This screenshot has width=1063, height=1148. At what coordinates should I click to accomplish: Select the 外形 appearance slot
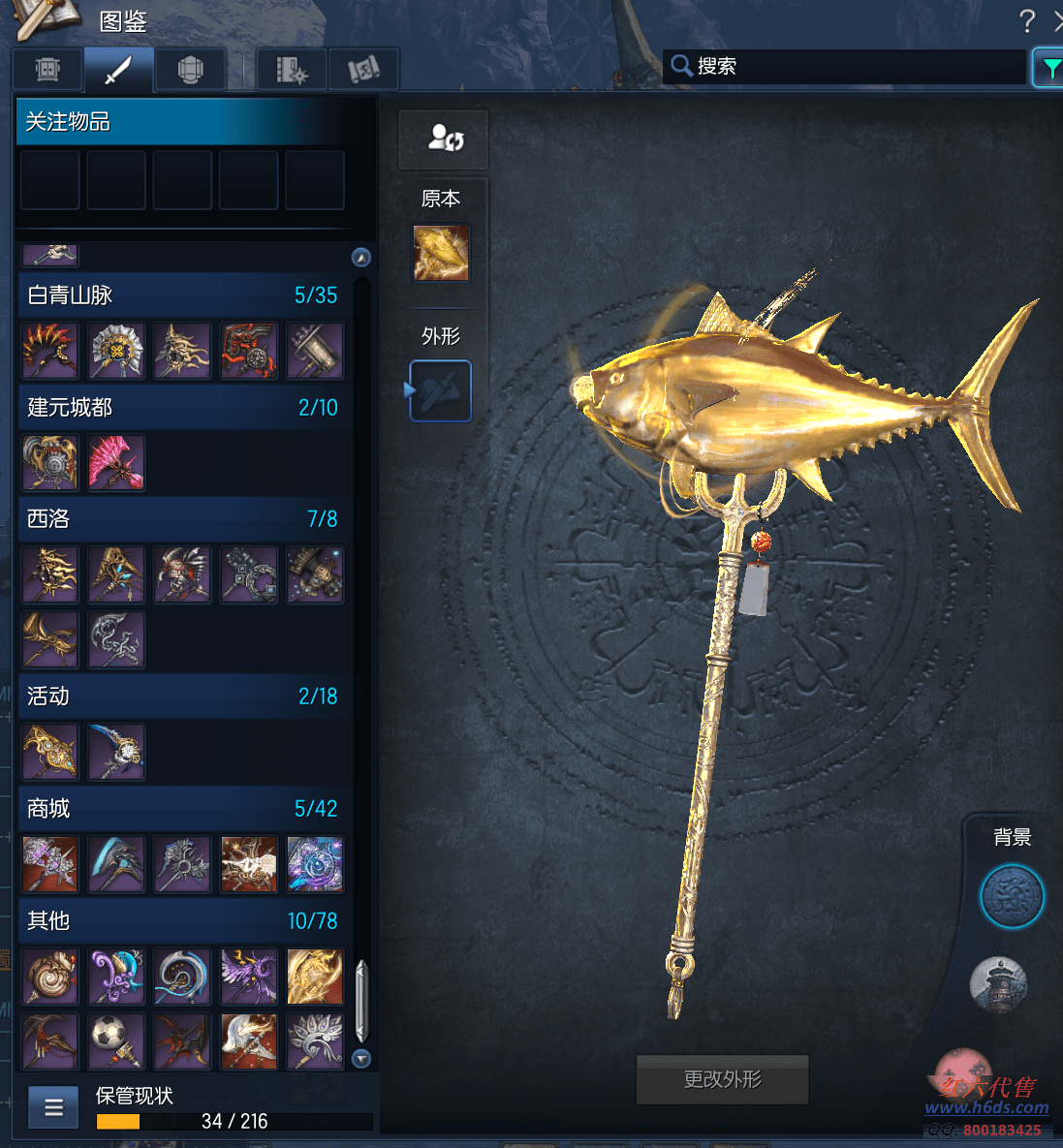click(441, 391)
